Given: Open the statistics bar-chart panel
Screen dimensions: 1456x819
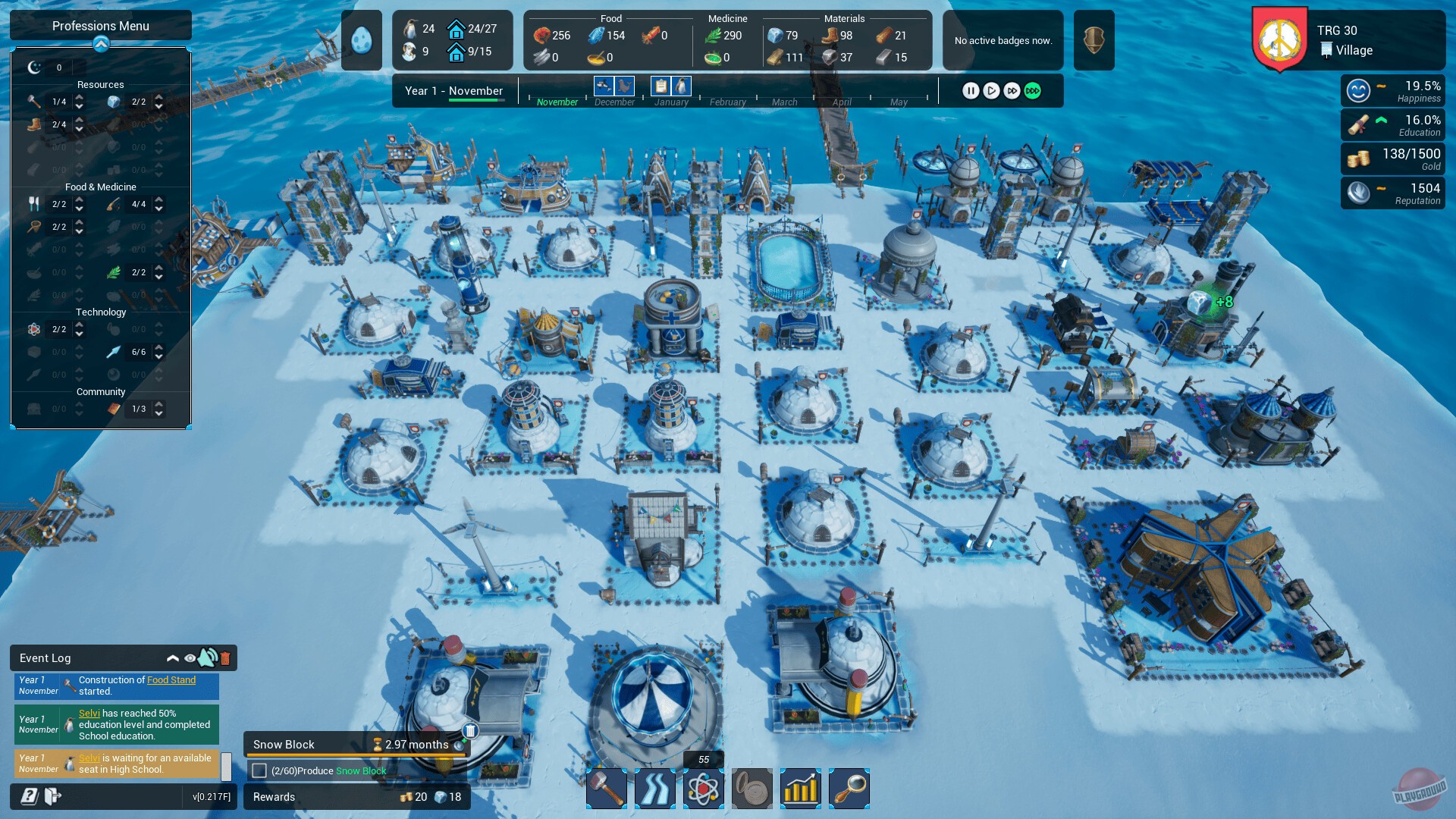Looking at the screenshot, I should (x=801, y=789).
